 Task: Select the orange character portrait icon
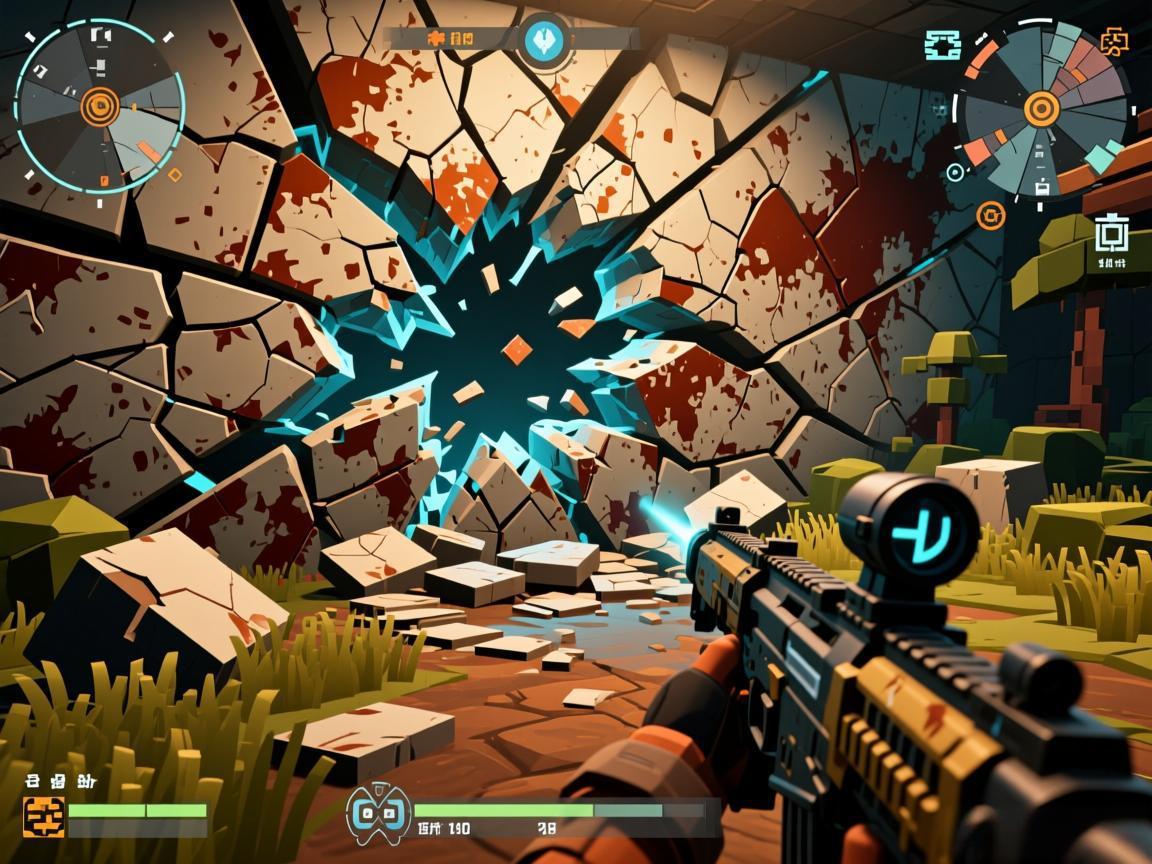pos(44,817)
